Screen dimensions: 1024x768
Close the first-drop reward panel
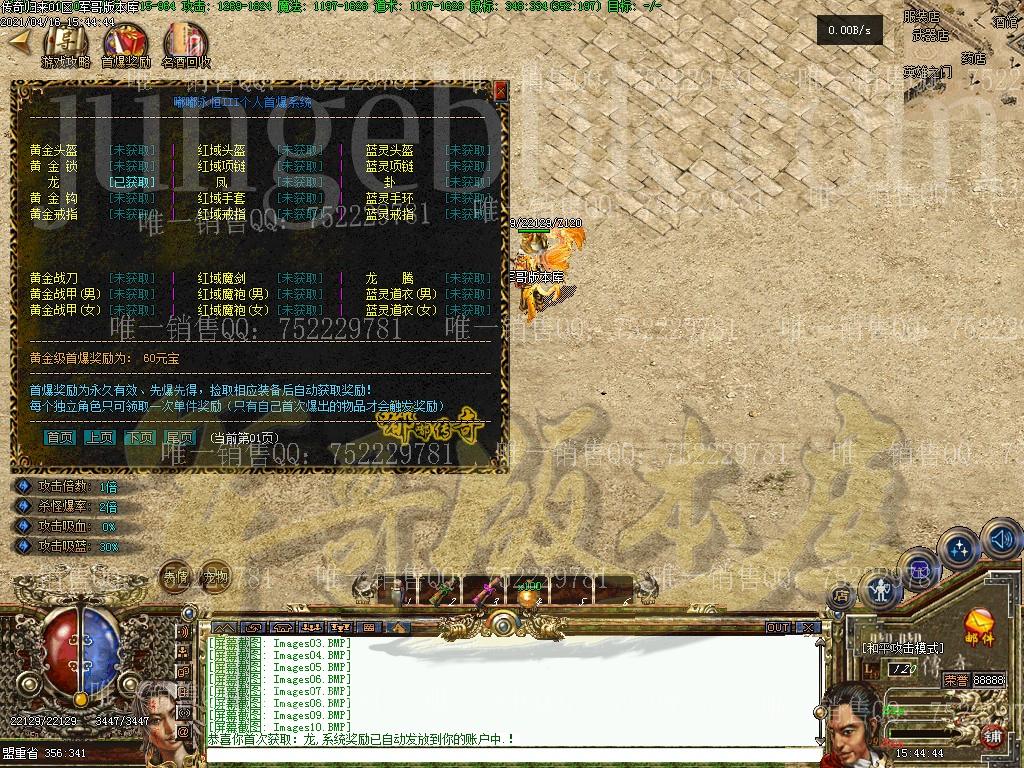[501, 91]
